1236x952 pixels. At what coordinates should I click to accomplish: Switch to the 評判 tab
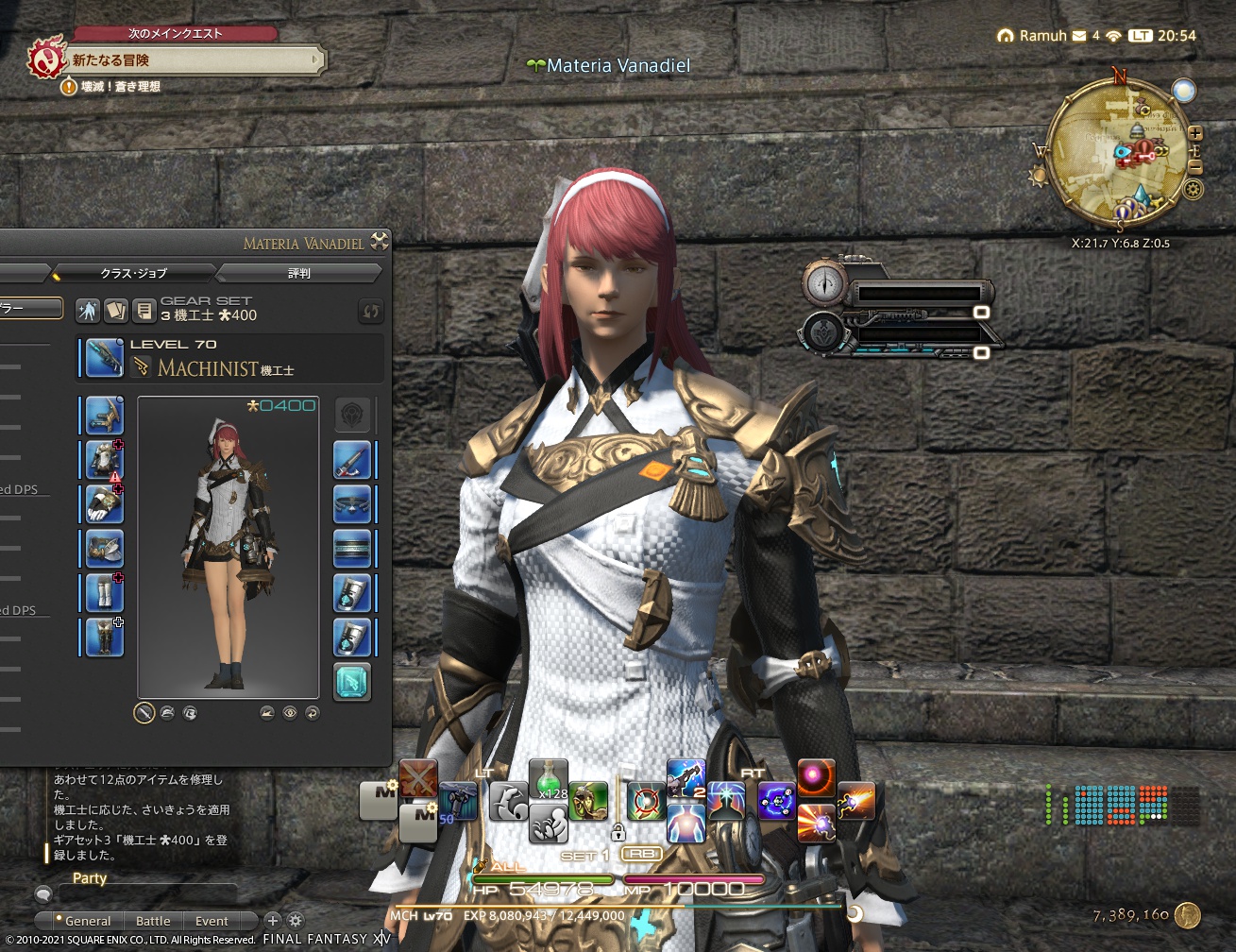point(299,273)
